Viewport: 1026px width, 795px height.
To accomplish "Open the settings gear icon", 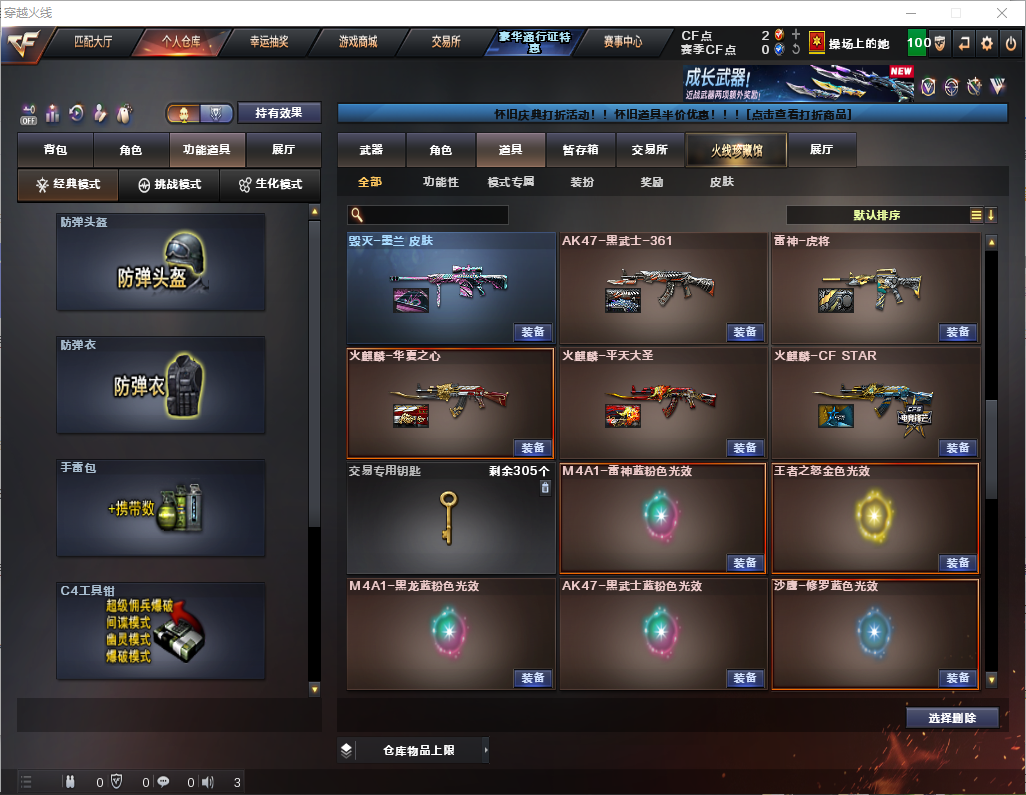I will (987, 43).
